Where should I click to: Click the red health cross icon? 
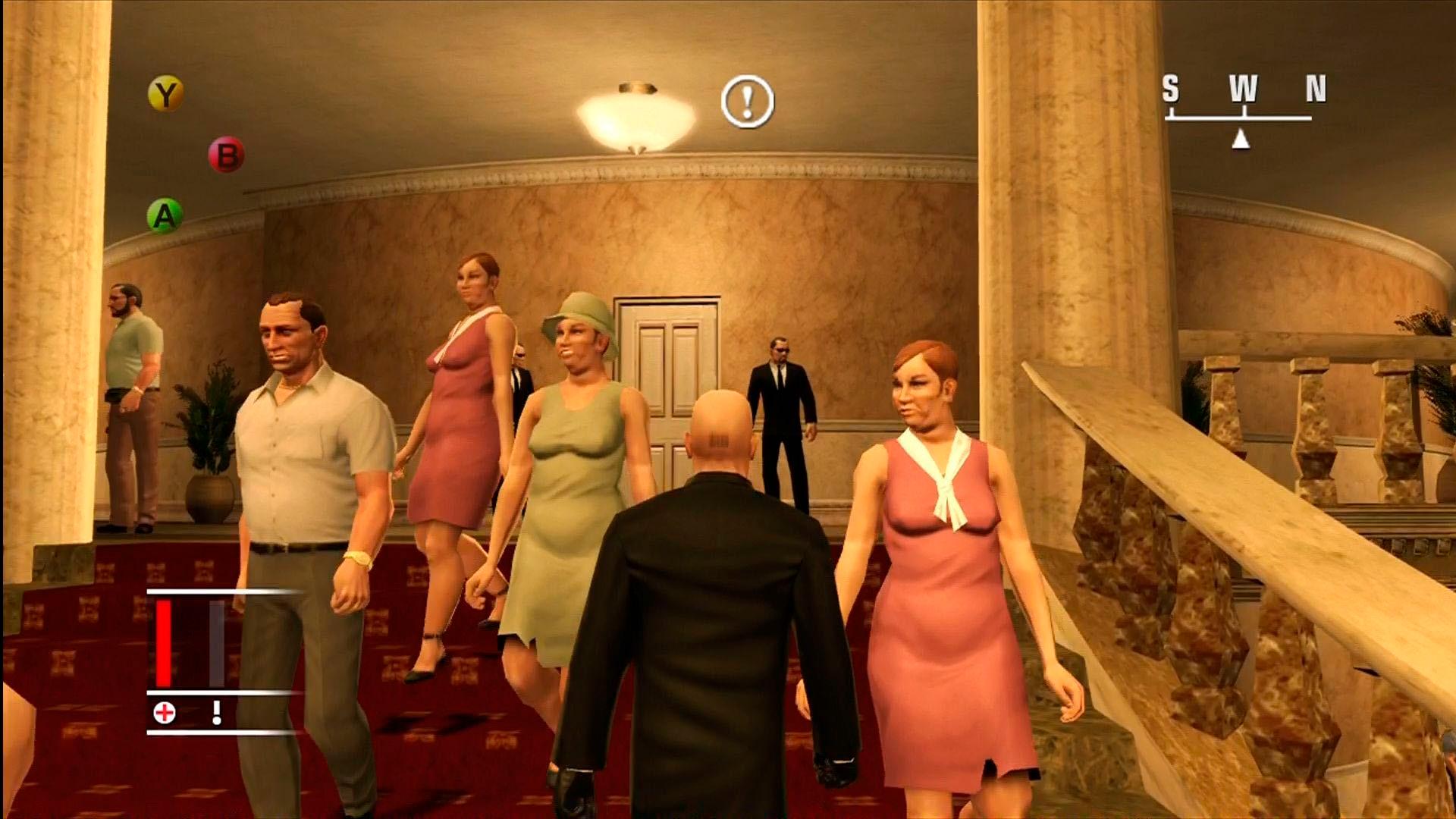[x=165, y=713]
